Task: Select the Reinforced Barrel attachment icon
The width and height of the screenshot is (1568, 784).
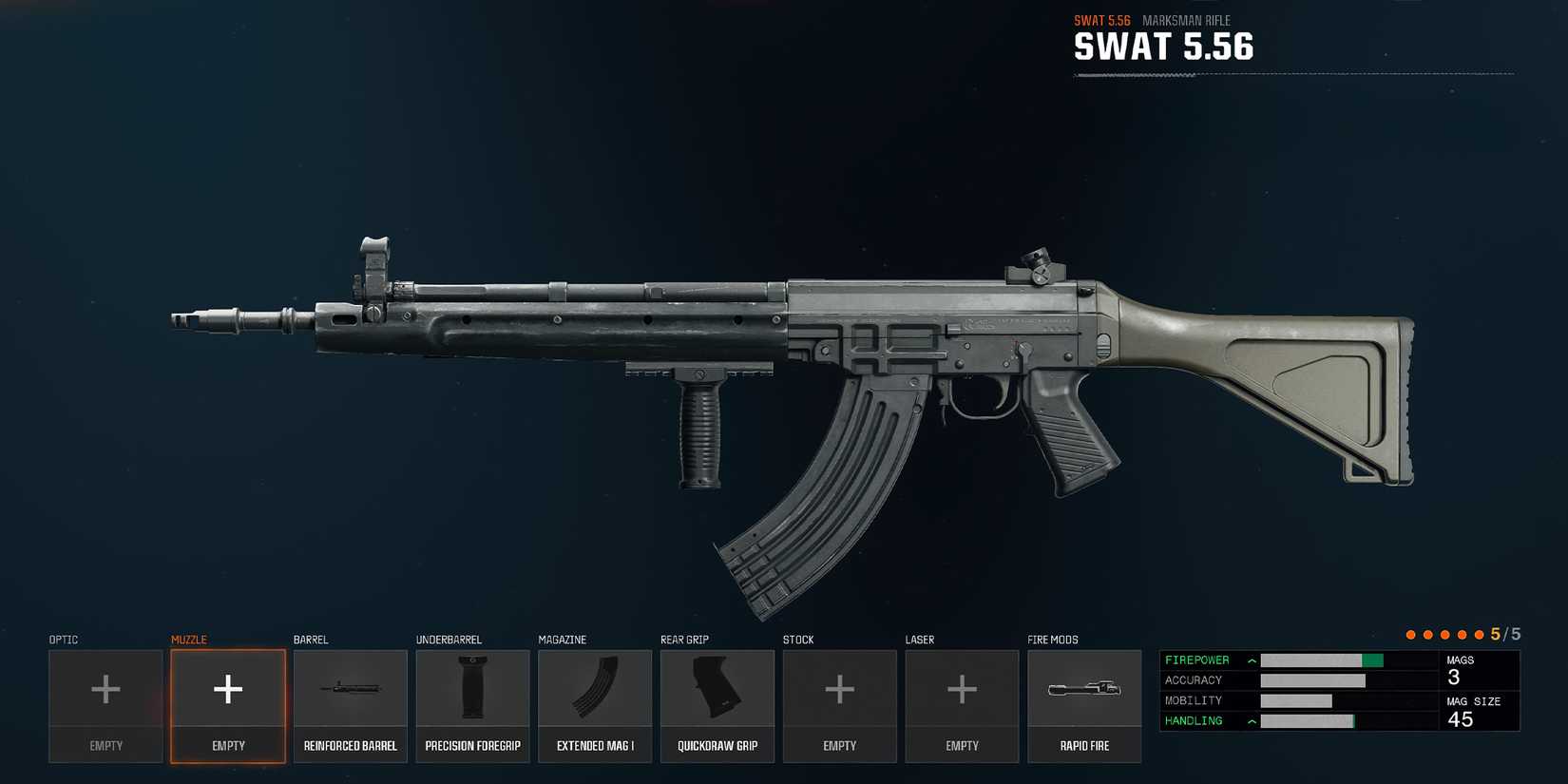Action: [350, 689]
